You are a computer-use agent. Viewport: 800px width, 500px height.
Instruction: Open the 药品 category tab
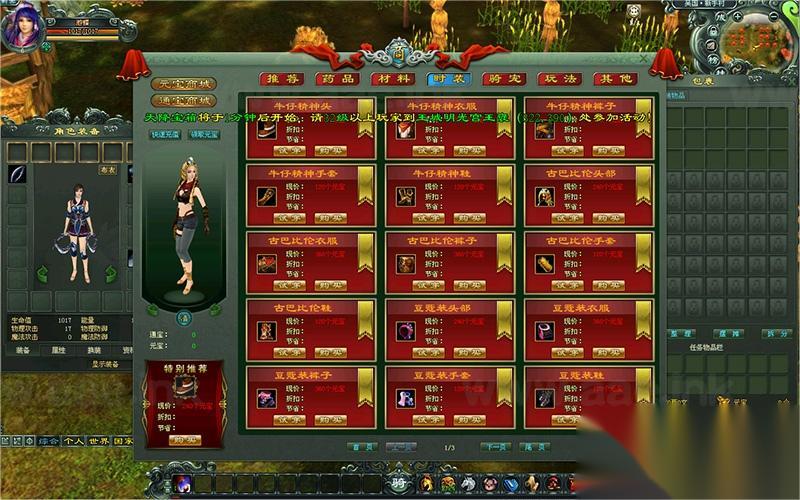coord(331,79)
